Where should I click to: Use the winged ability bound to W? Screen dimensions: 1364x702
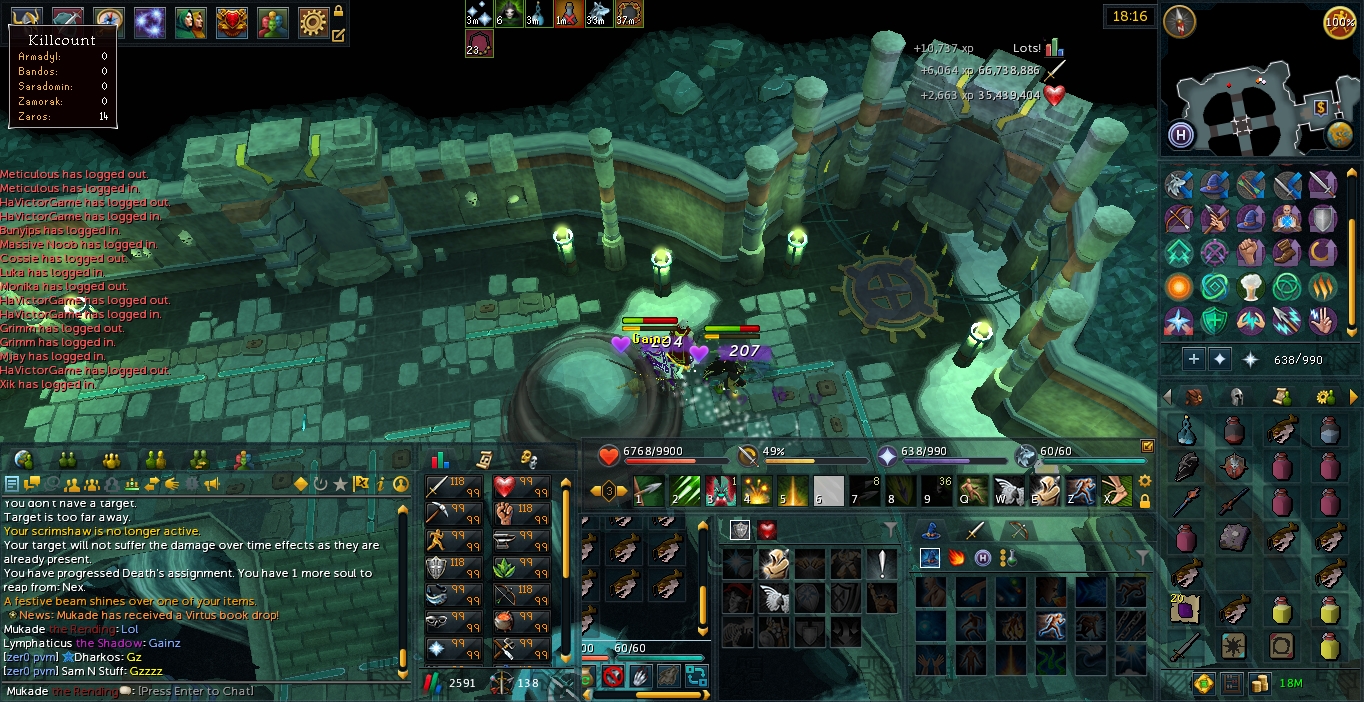1008,491
